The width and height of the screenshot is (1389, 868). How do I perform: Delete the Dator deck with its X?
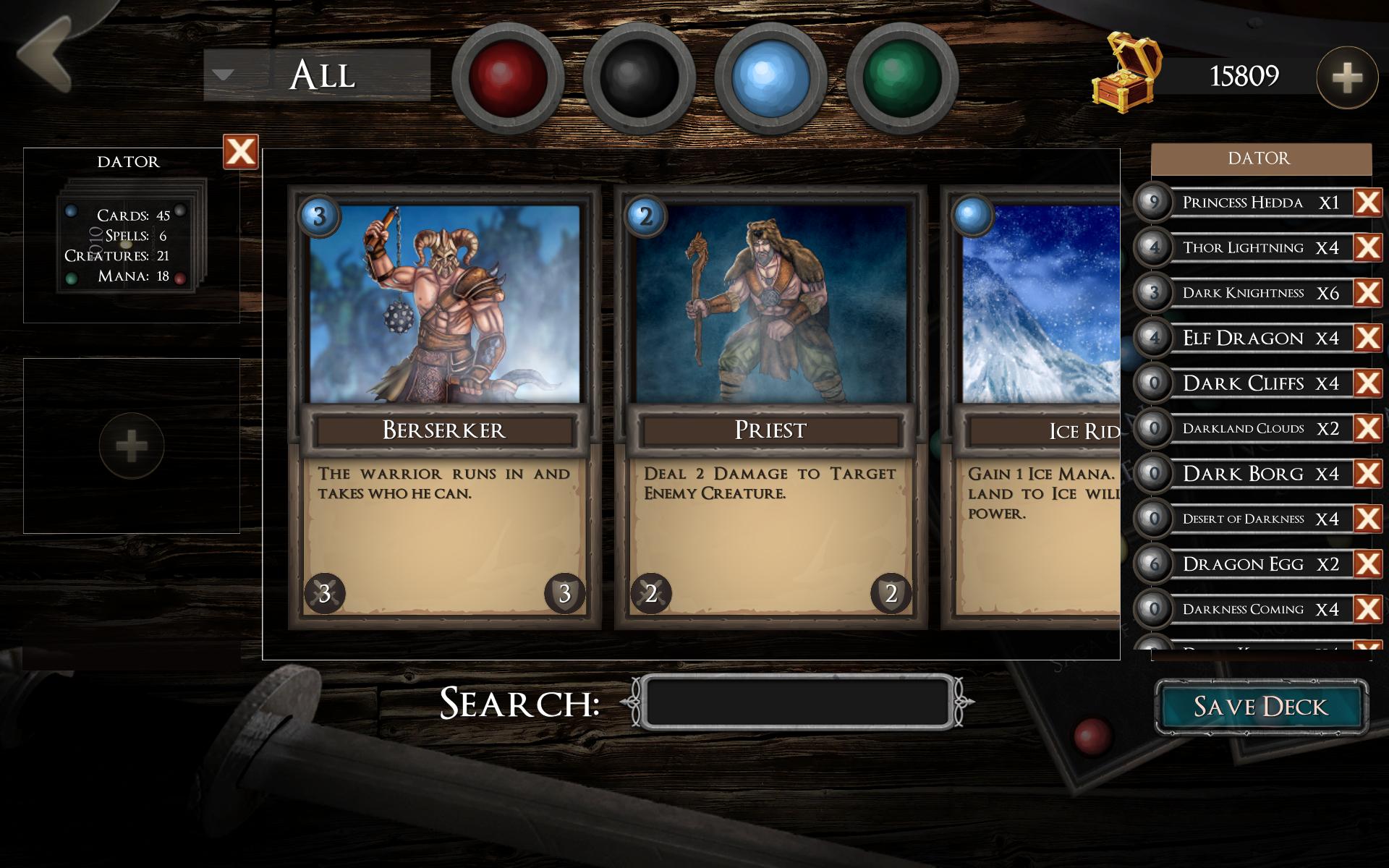point(240,152)
